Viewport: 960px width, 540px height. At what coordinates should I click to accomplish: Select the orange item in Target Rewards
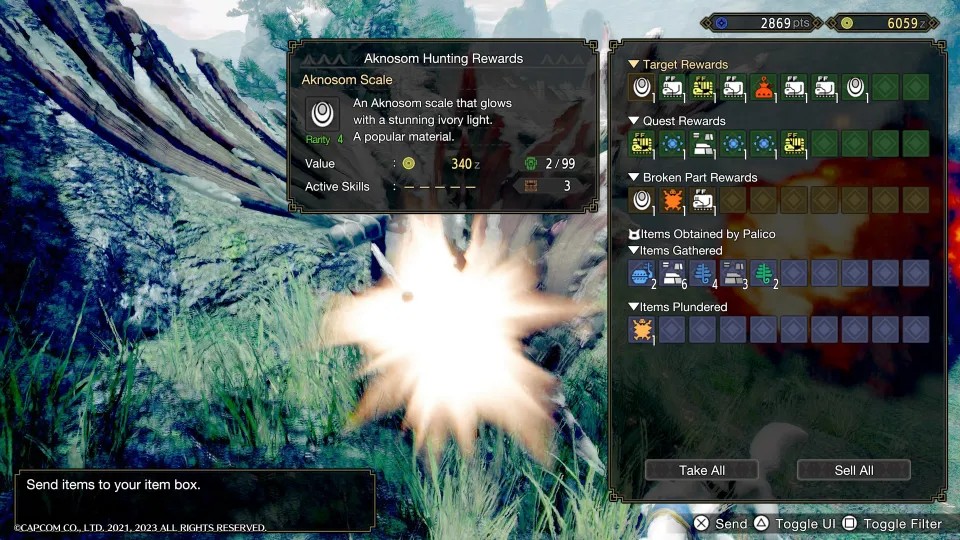pos(763,87)
